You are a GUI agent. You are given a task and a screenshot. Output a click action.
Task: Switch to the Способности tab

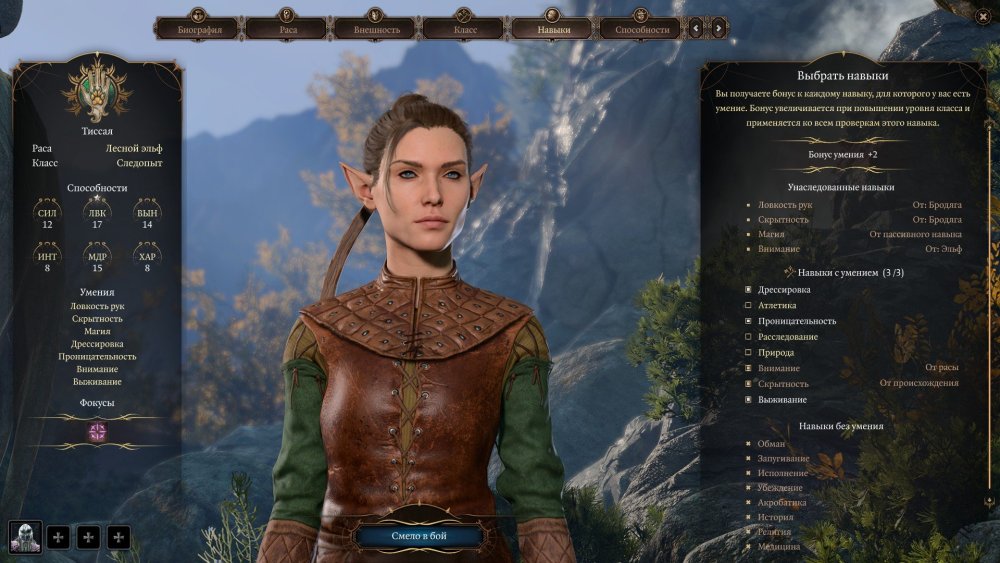pyautogui.click(x=641, y=29)
